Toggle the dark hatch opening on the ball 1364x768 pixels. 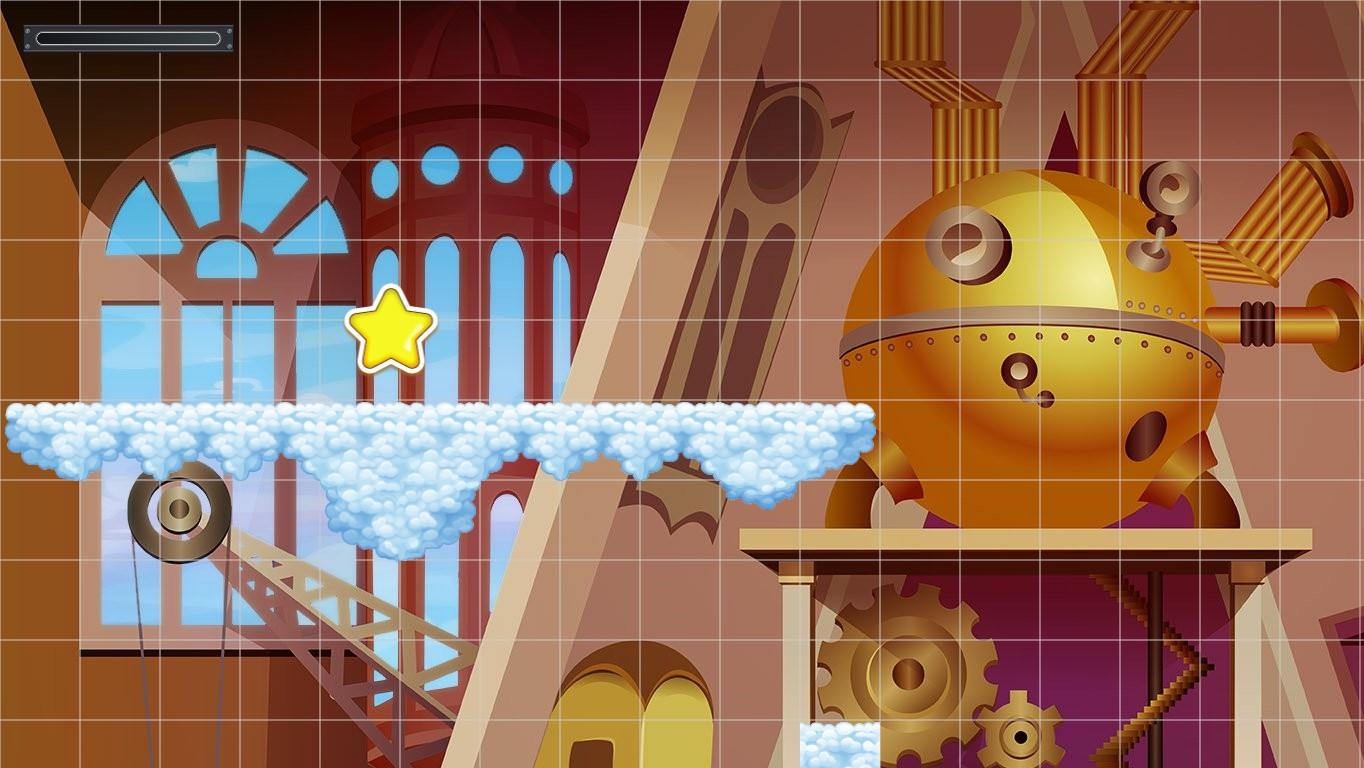click(1146, 436)
